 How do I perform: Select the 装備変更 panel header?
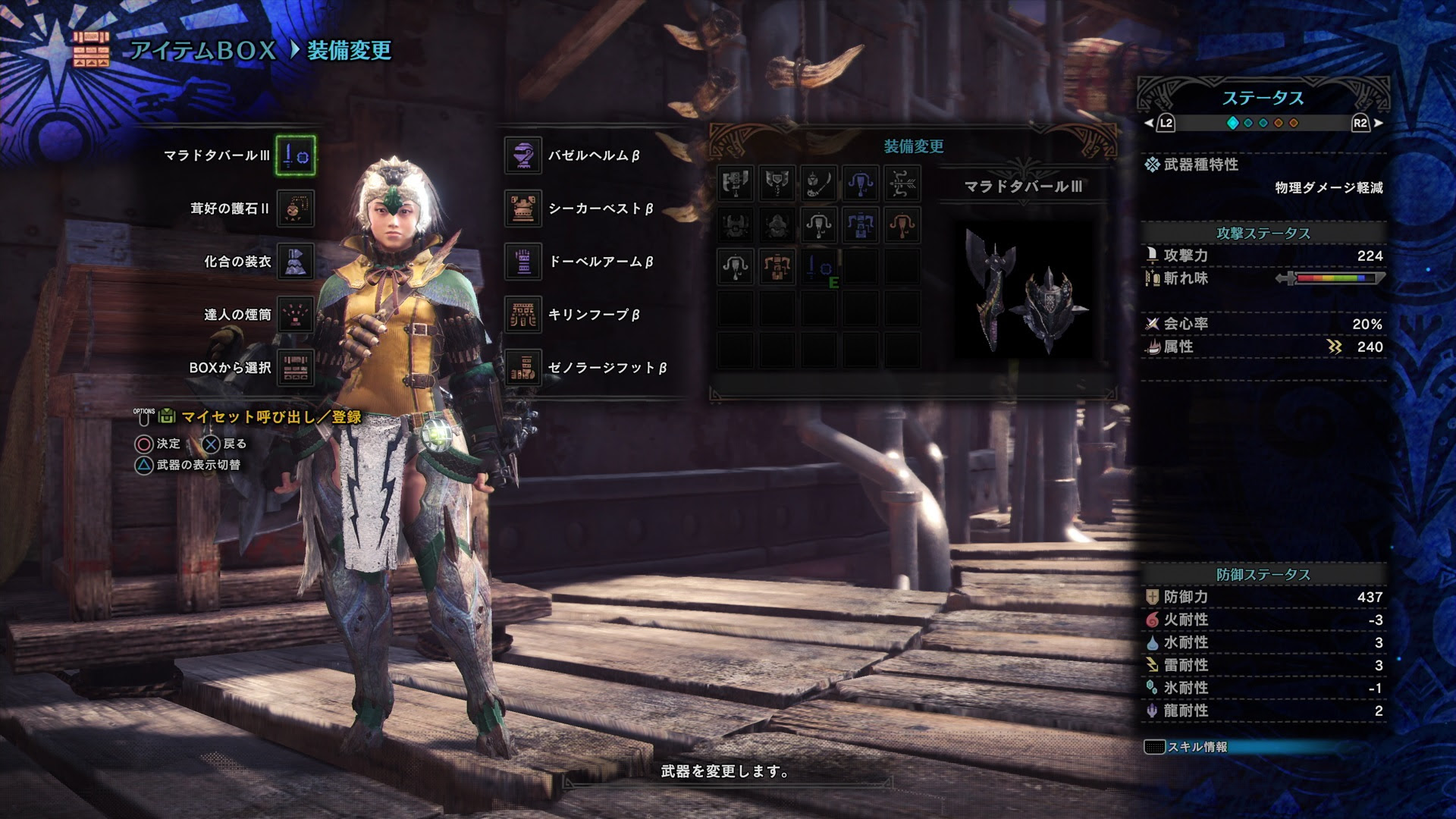915,146
